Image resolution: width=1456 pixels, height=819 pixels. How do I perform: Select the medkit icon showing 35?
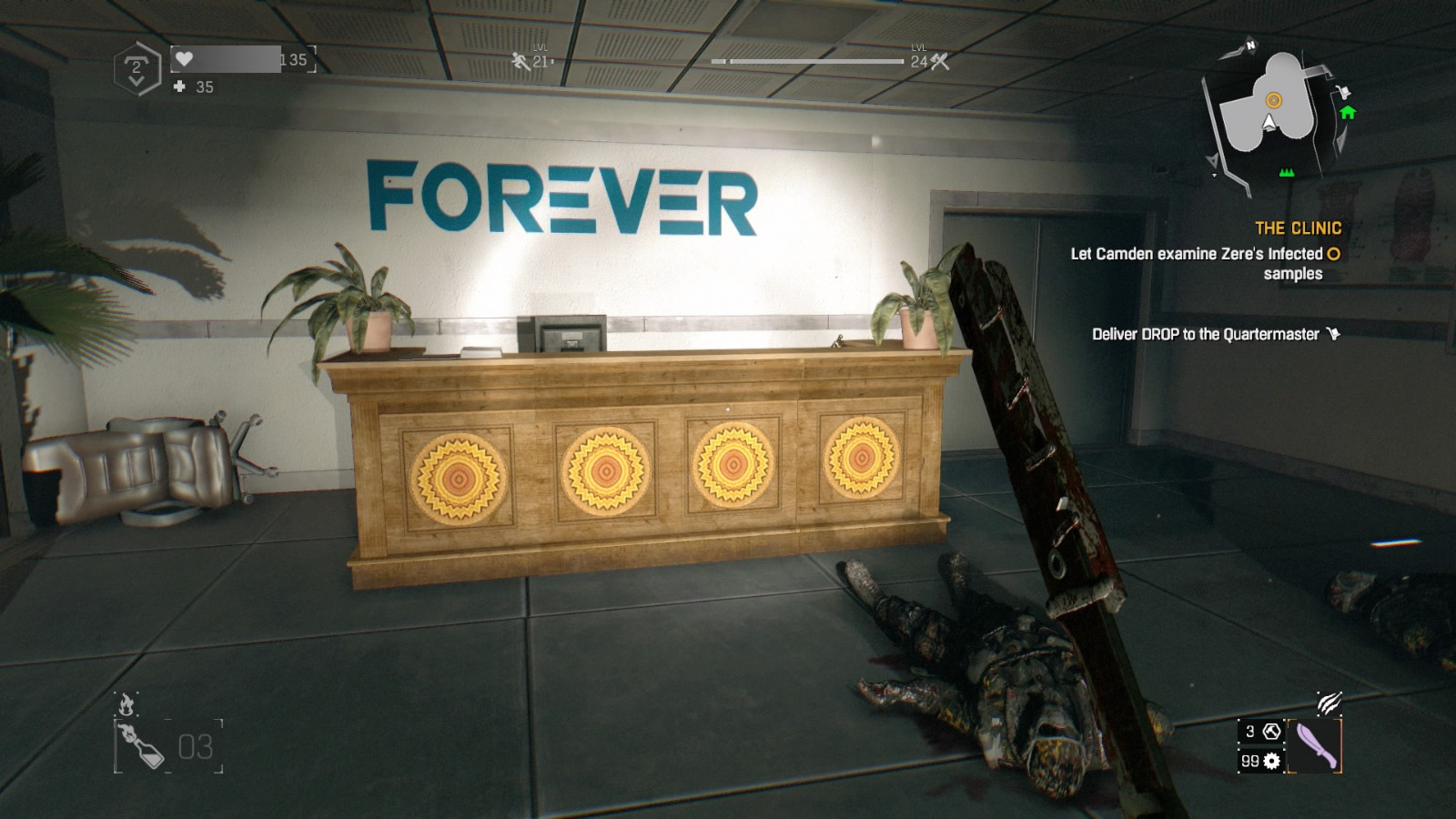coord(177,88)
